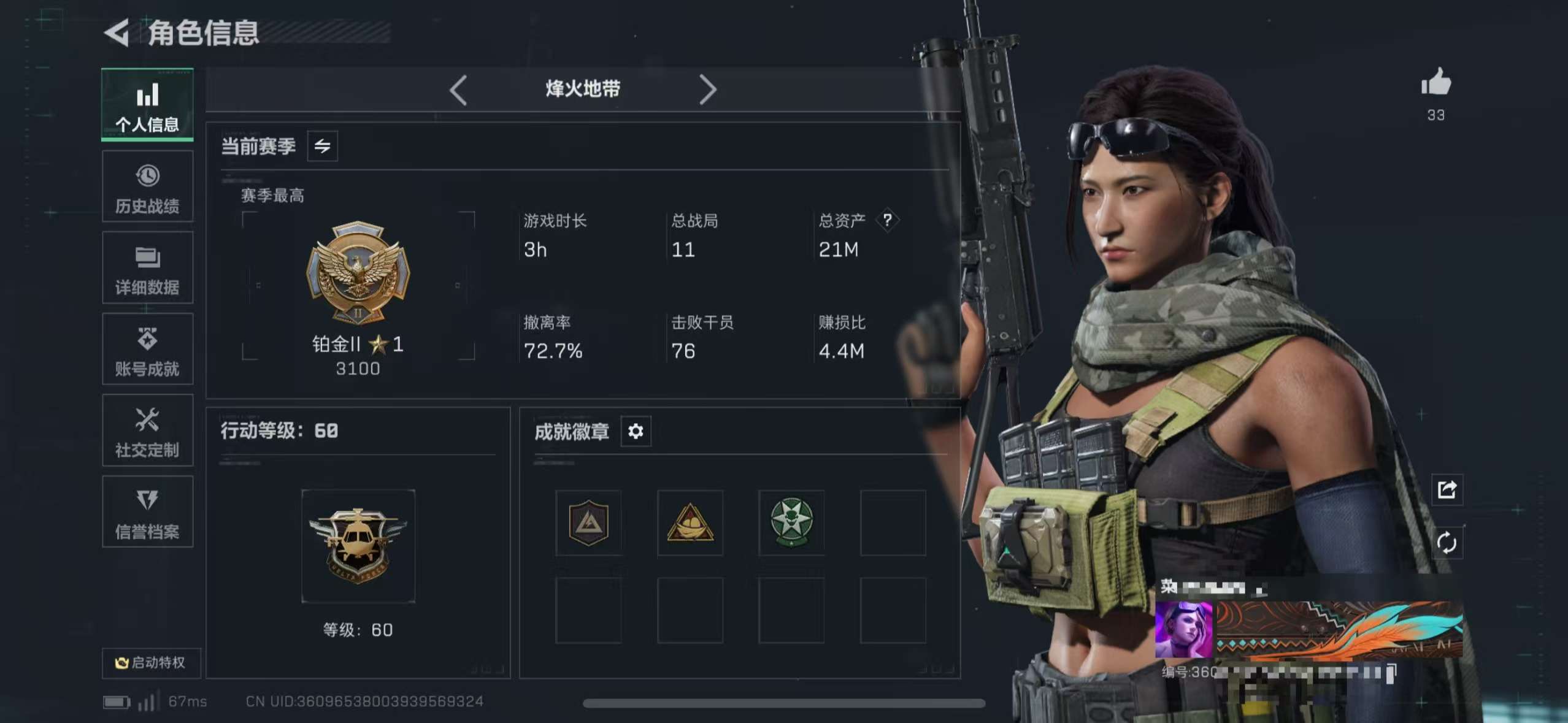Check the 信誉档案 reputation file

(x=147, y=513)
